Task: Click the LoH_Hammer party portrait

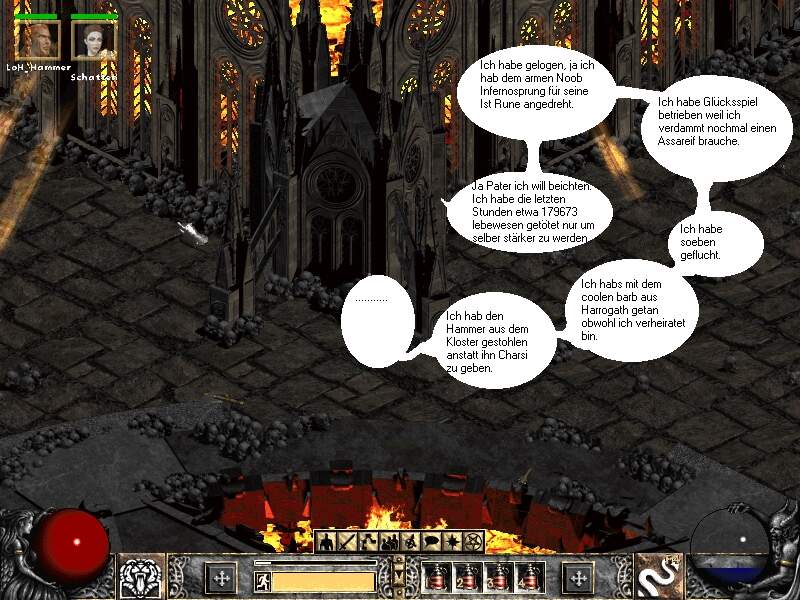Action: click(x=36, y=40)
